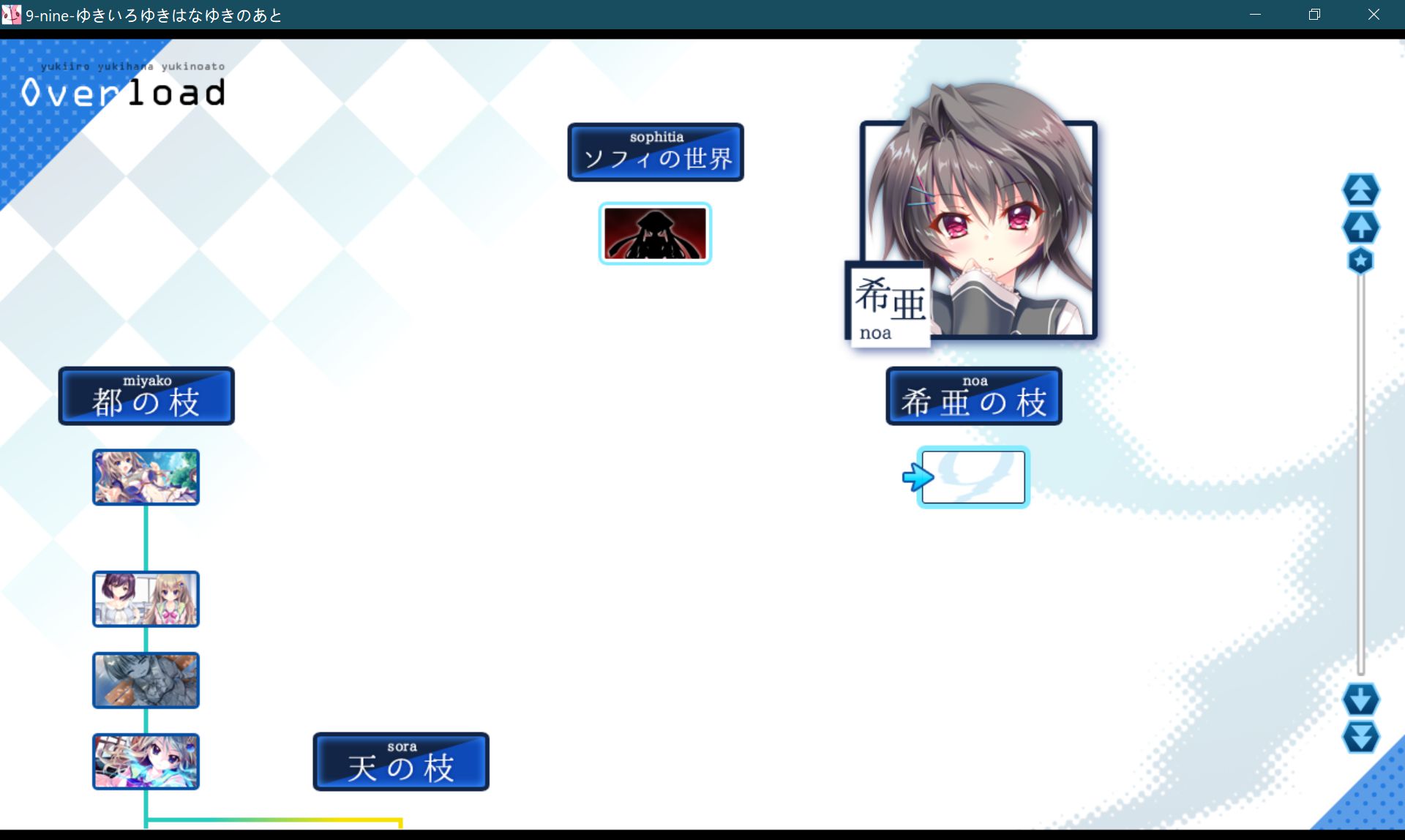Screen dimensions: 1405x840
Task: Open the monochrome sketch scene thumbnail
Action: pos(145,680)
